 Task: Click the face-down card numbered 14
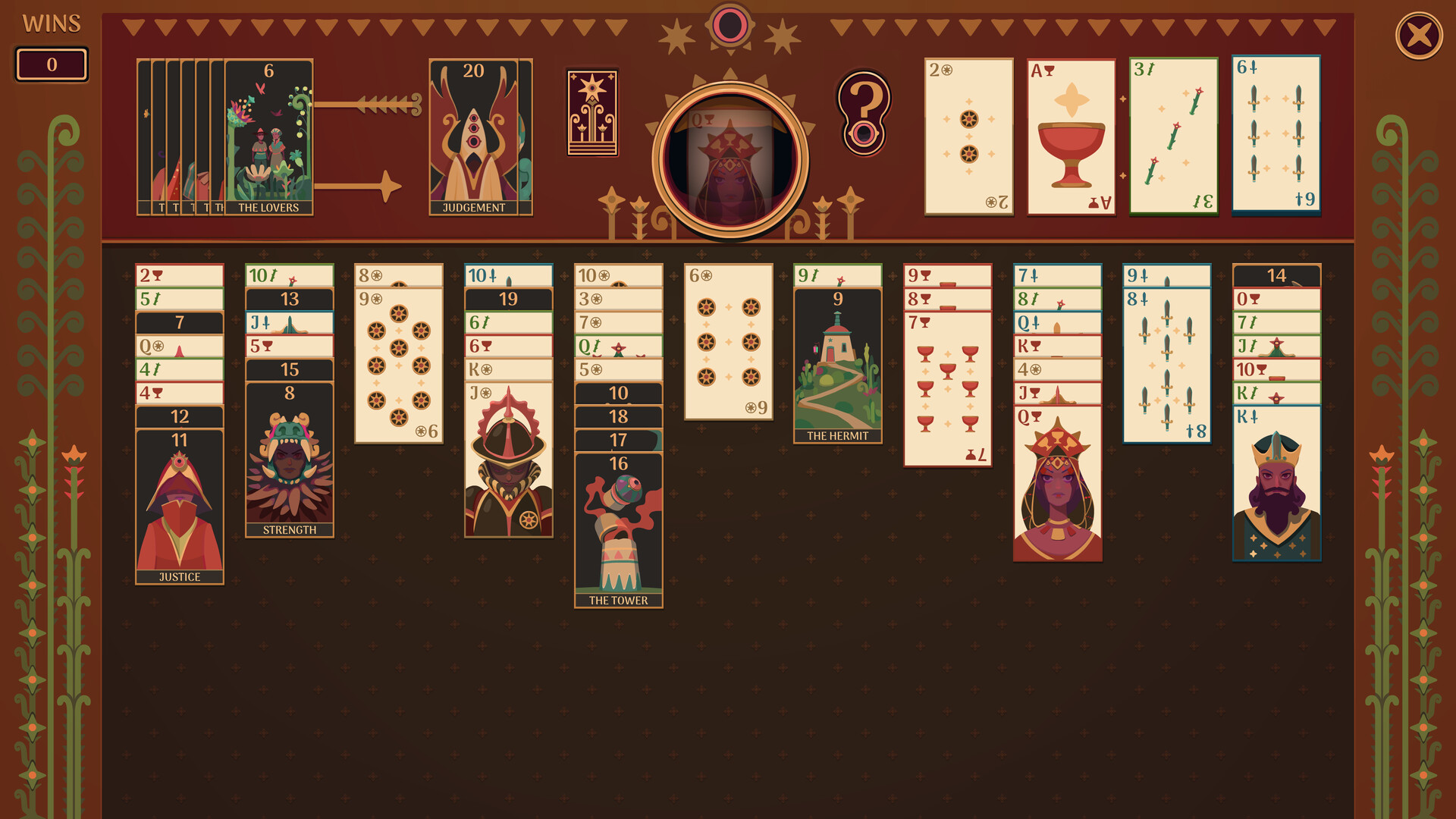point(1276,276)
